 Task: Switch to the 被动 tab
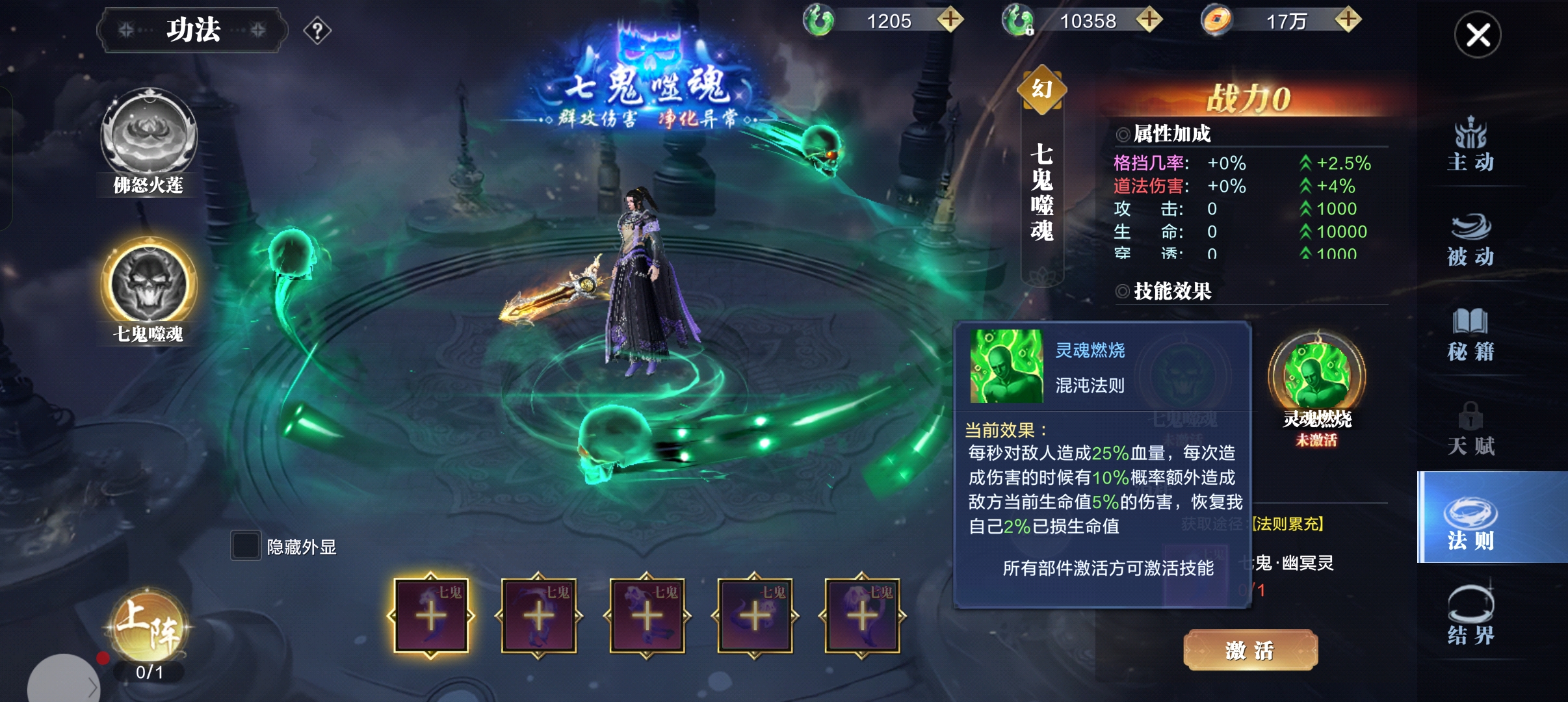(x=1470, y=240)
